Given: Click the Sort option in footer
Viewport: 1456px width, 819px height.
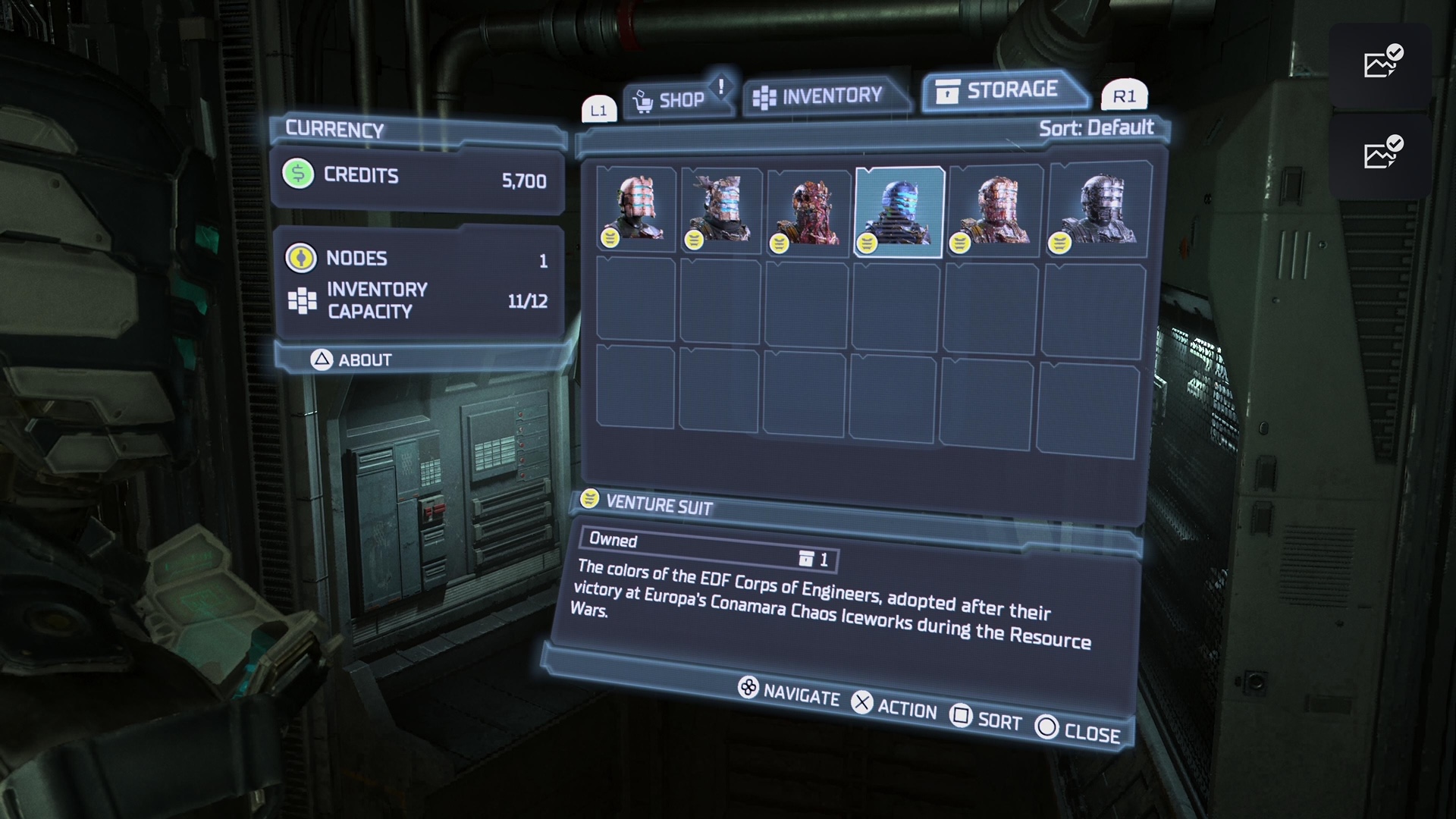Looking at the screenshot, I should [987, 719].
